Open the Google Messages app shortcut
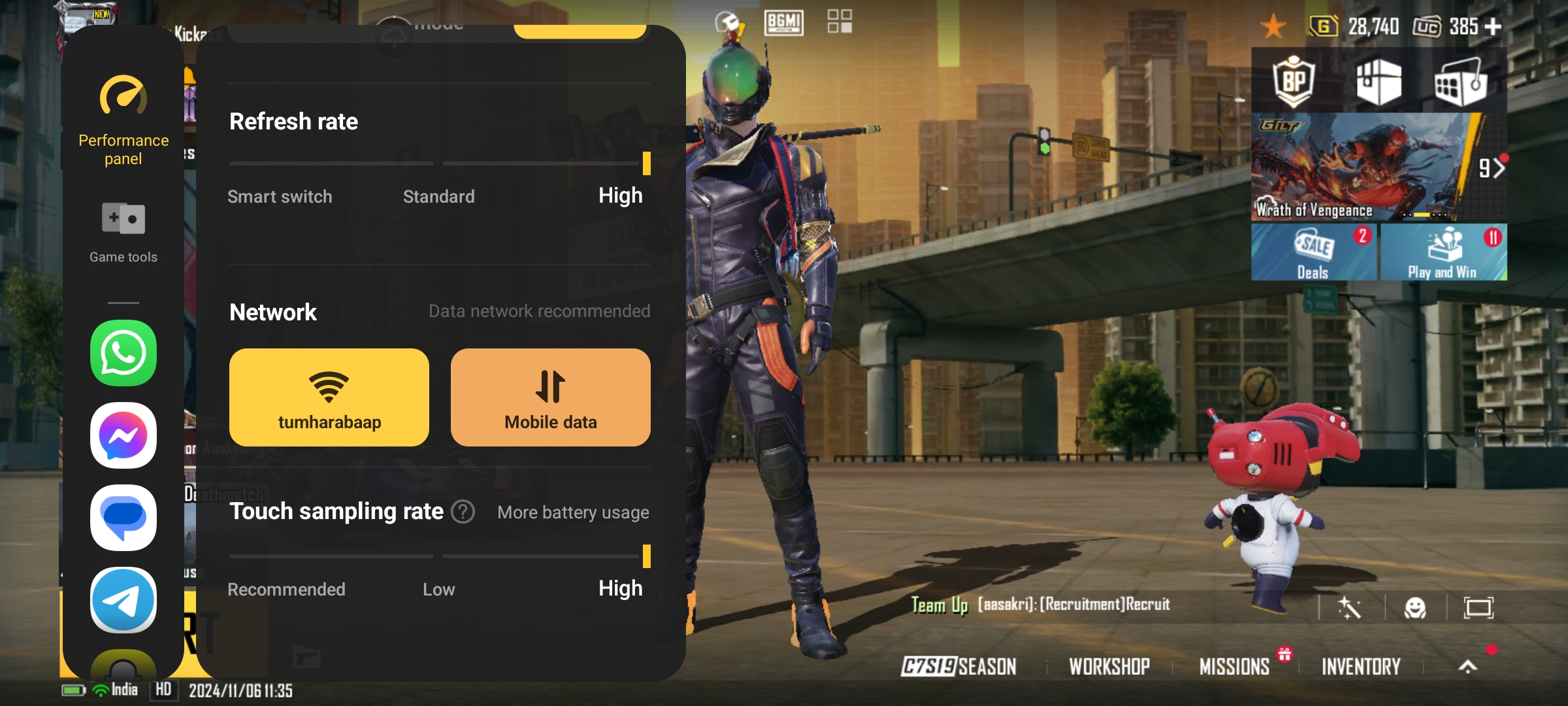The height and width of the screenshot is (706, 1568). coord(123,518)
